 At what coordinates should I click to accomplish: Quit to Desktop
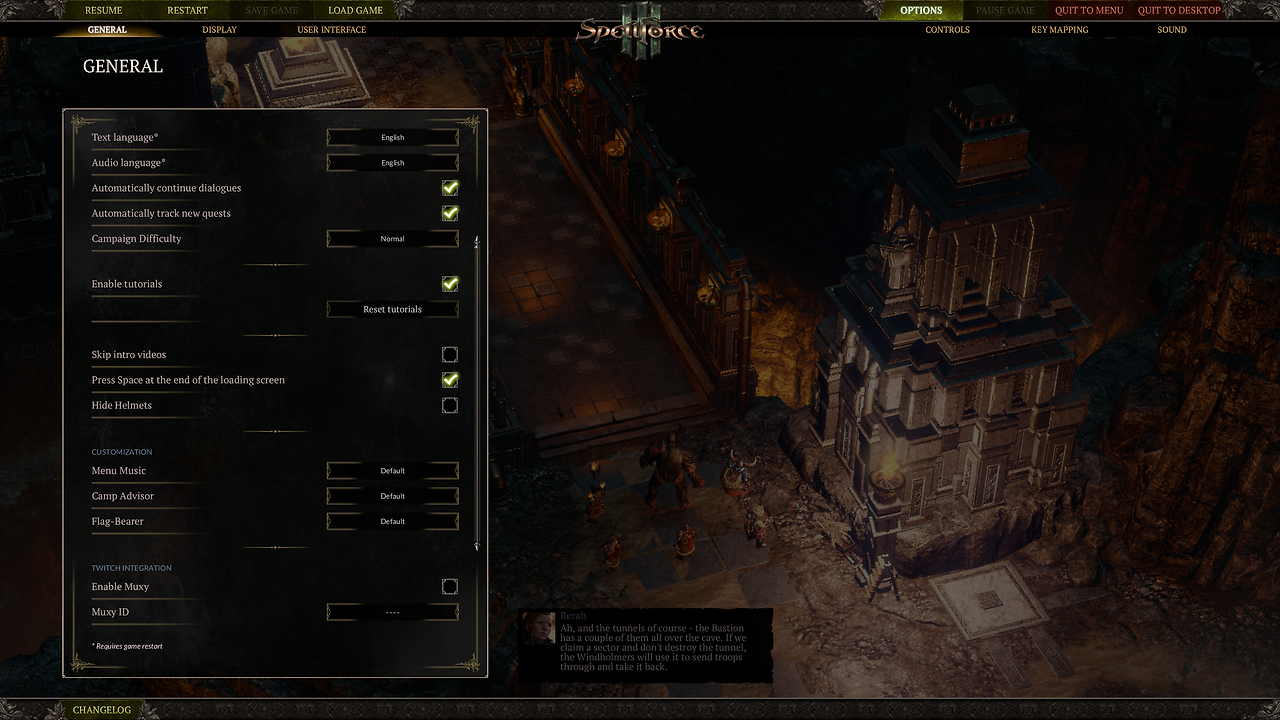[1179, 10]
